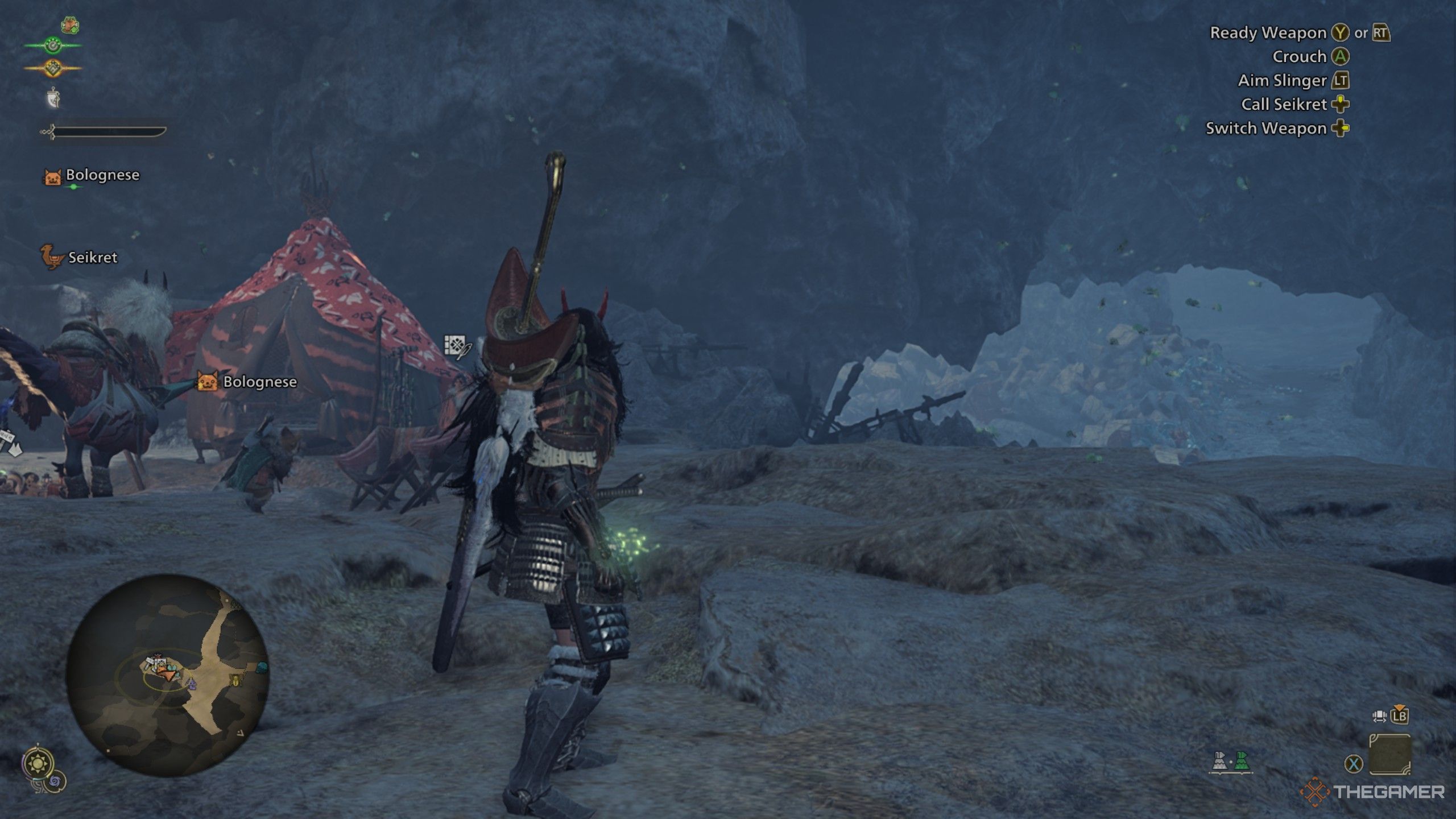Click the scarab marker on the minimap
1456x819 pixels.
point(235,681)
